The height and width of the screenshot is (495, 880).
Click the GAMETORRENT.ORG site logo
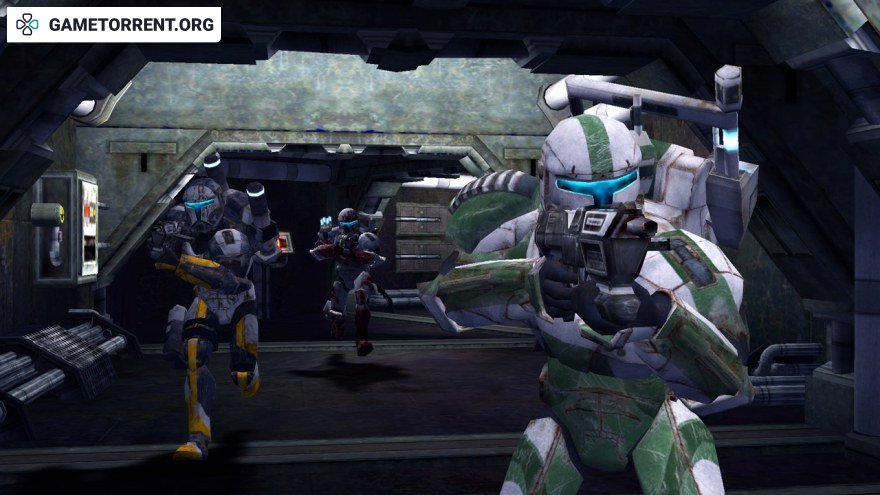coord(113,25)
